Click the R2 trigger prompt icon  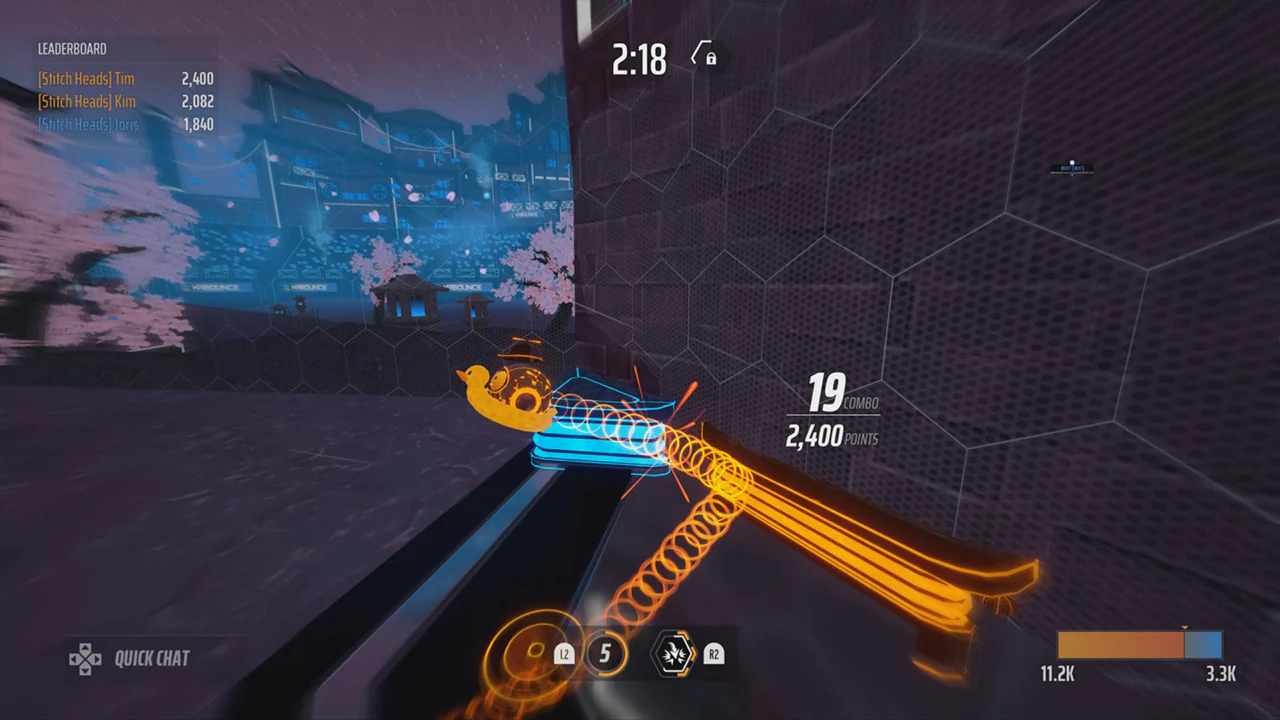click(x=714, y=654)
